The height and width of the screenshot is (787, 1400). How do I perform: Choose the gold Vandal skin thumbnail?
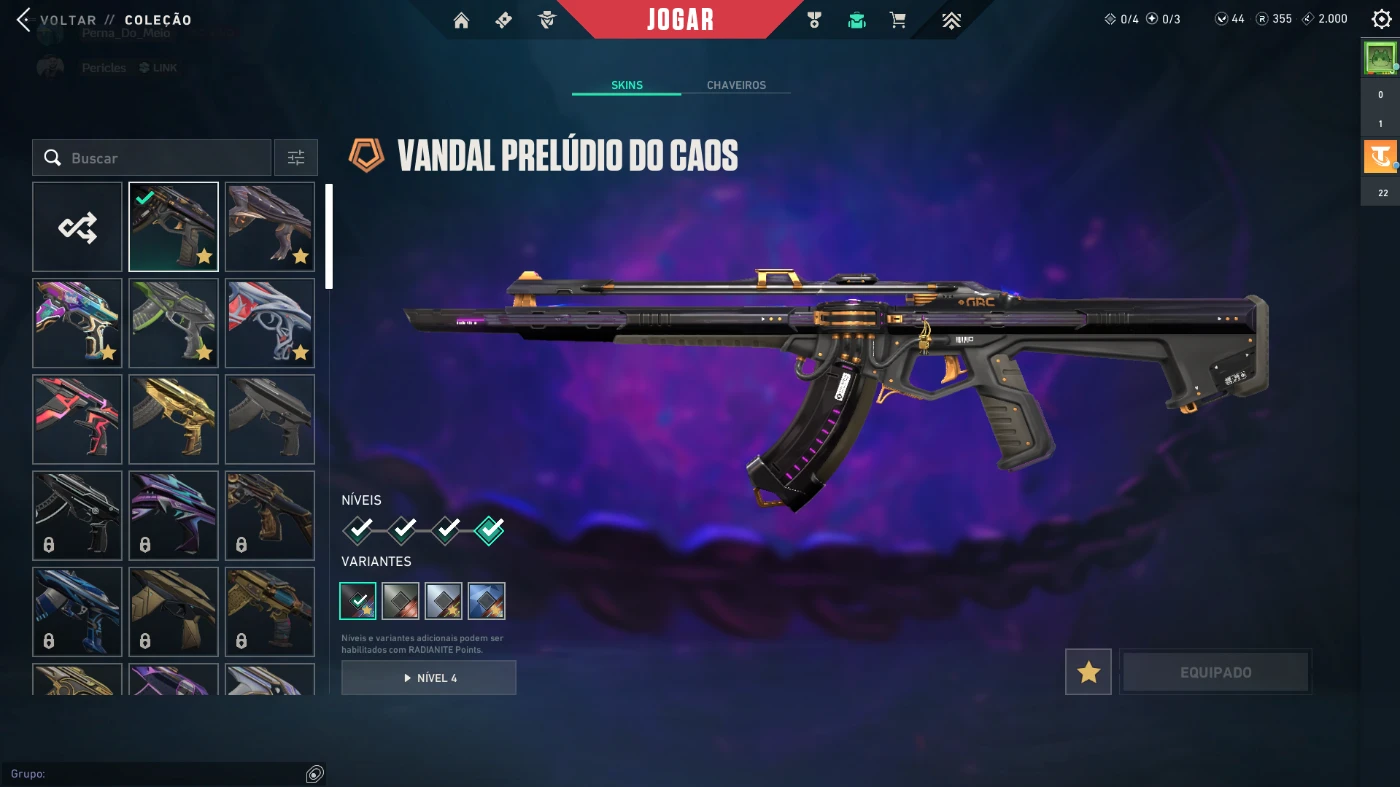pyautogui.click(x=173, y=419)
